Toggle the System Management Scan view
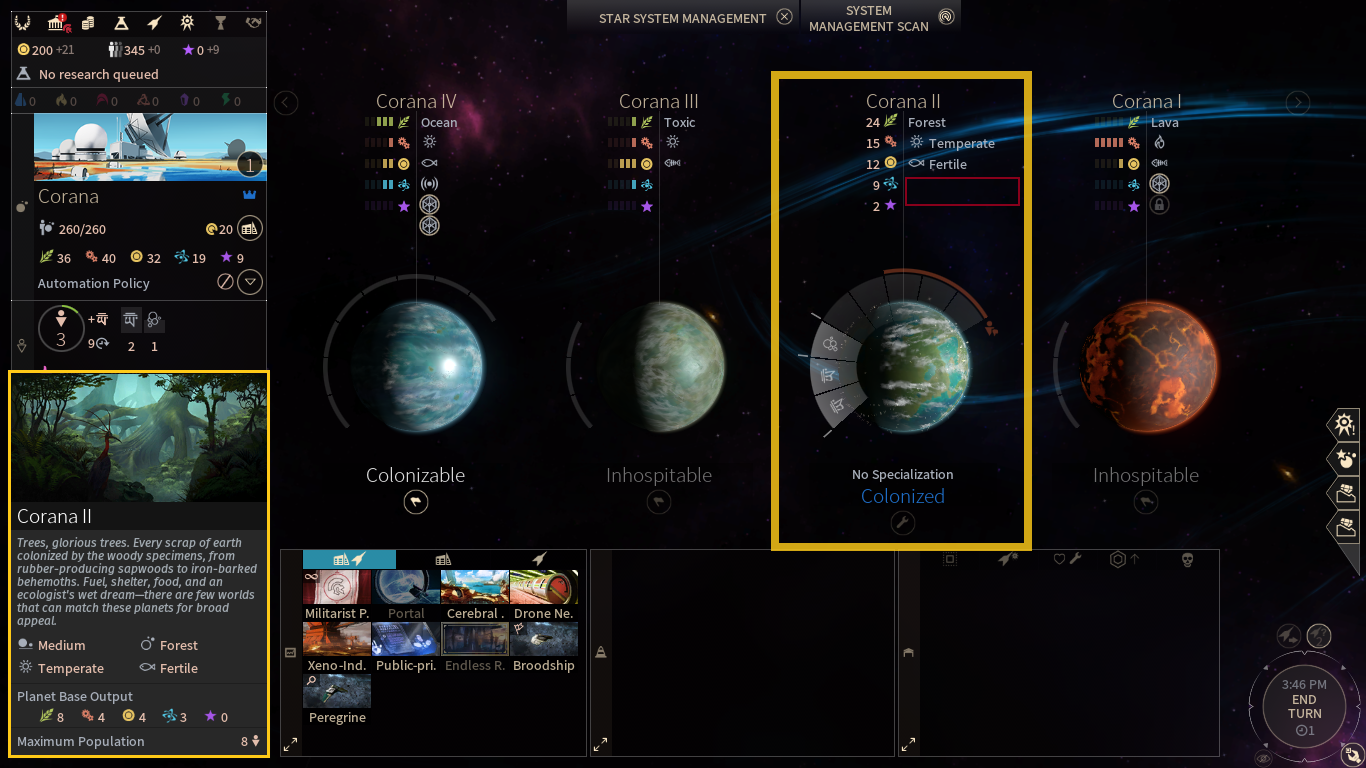1366x768 pixels. coord(946,17)
